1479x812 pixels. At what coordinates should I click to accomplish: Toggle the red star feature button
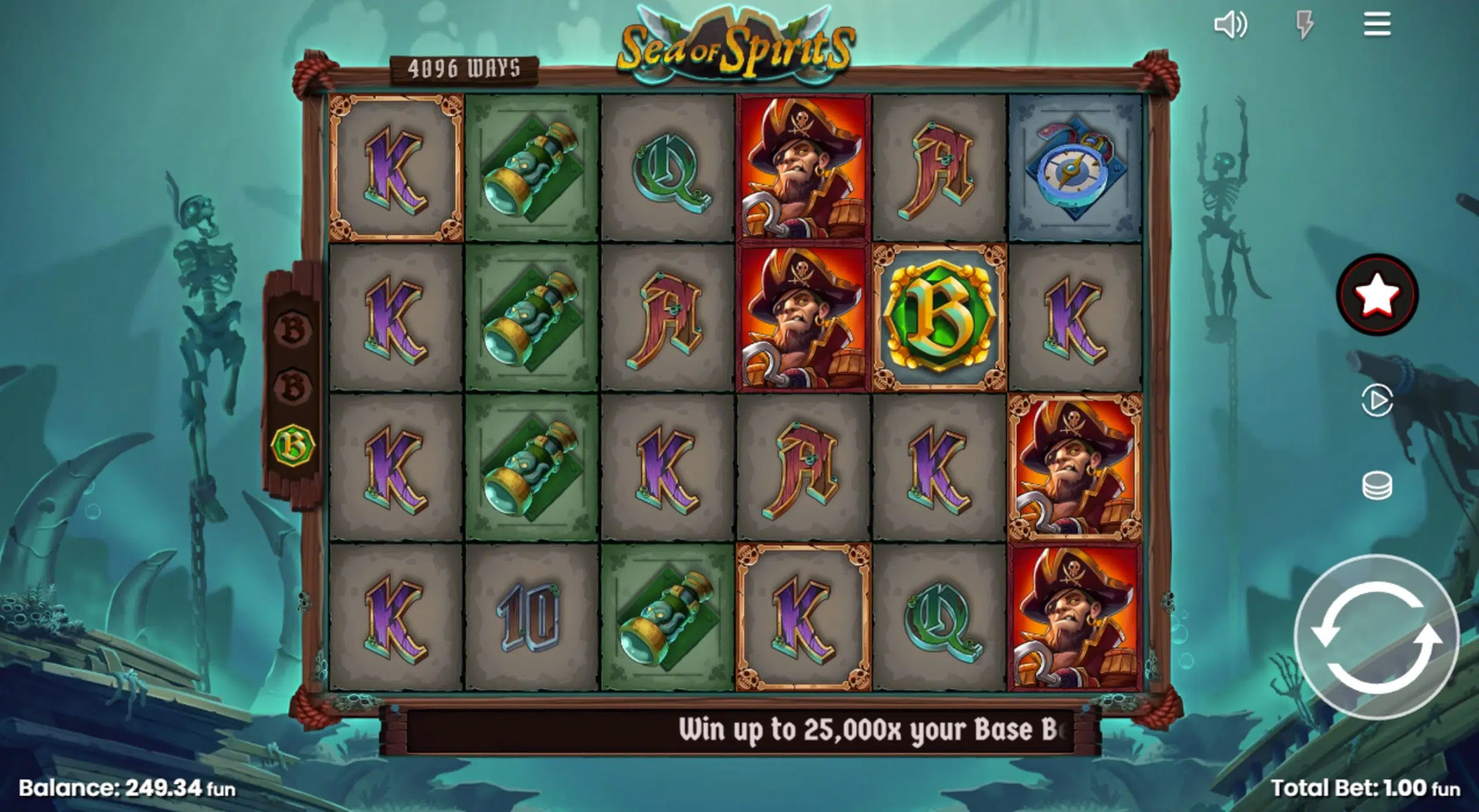point(1378,294)
